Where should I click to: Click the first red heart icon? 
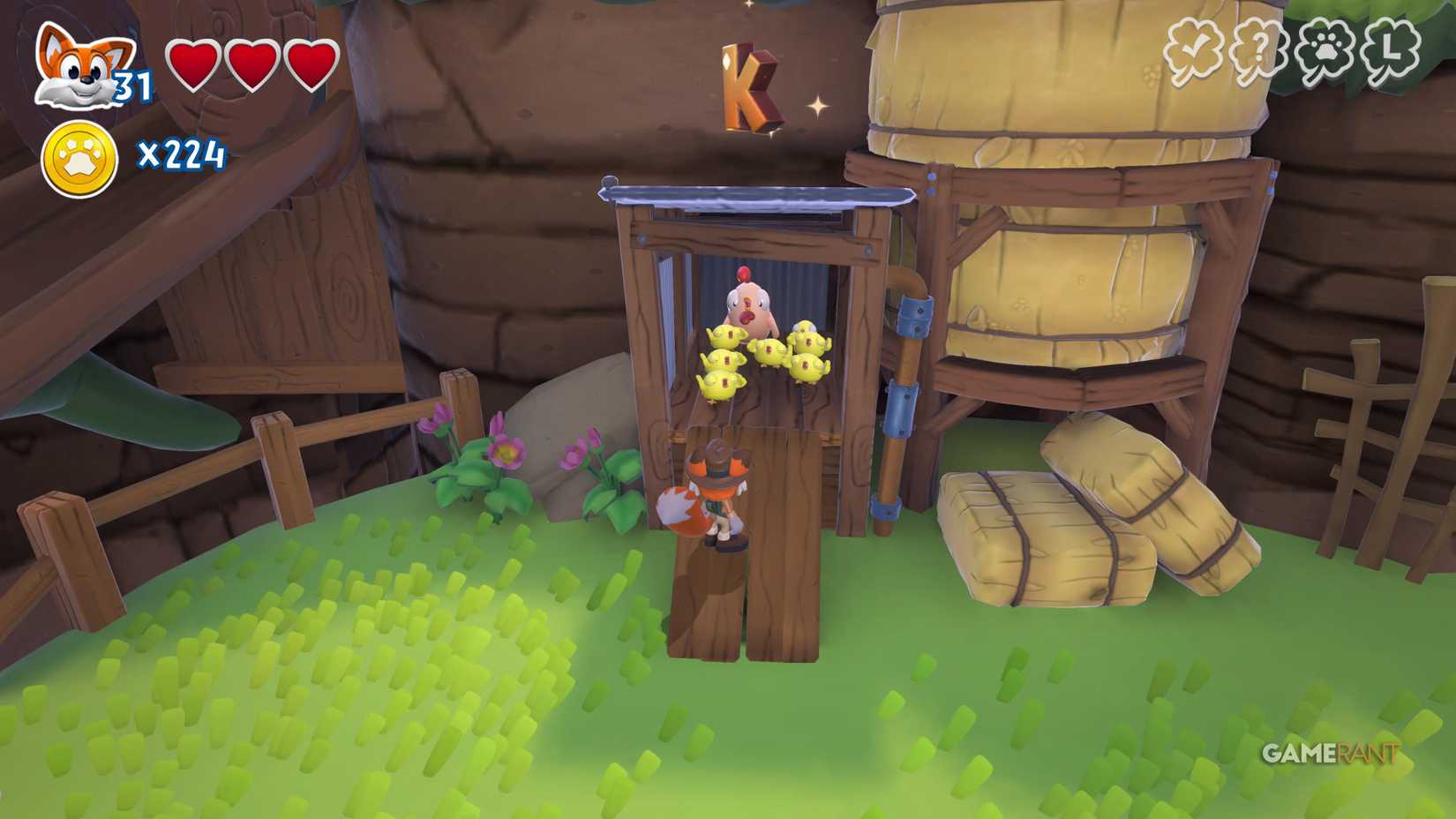click(x=193, y=66)
